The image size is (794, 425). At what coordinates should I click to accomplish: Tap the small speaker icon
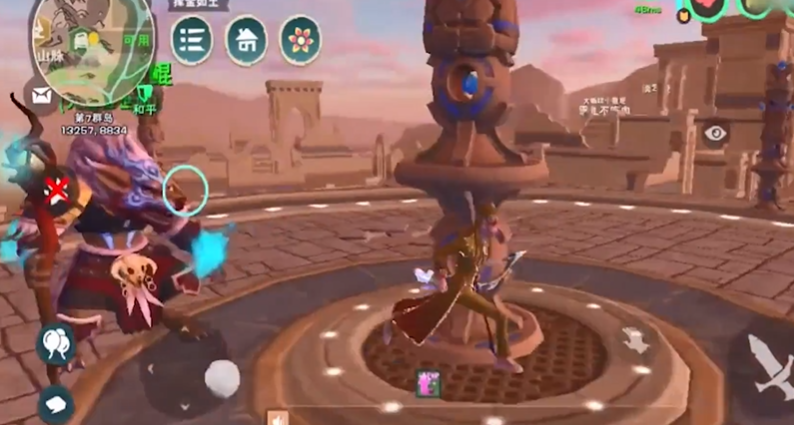[277, 417]
